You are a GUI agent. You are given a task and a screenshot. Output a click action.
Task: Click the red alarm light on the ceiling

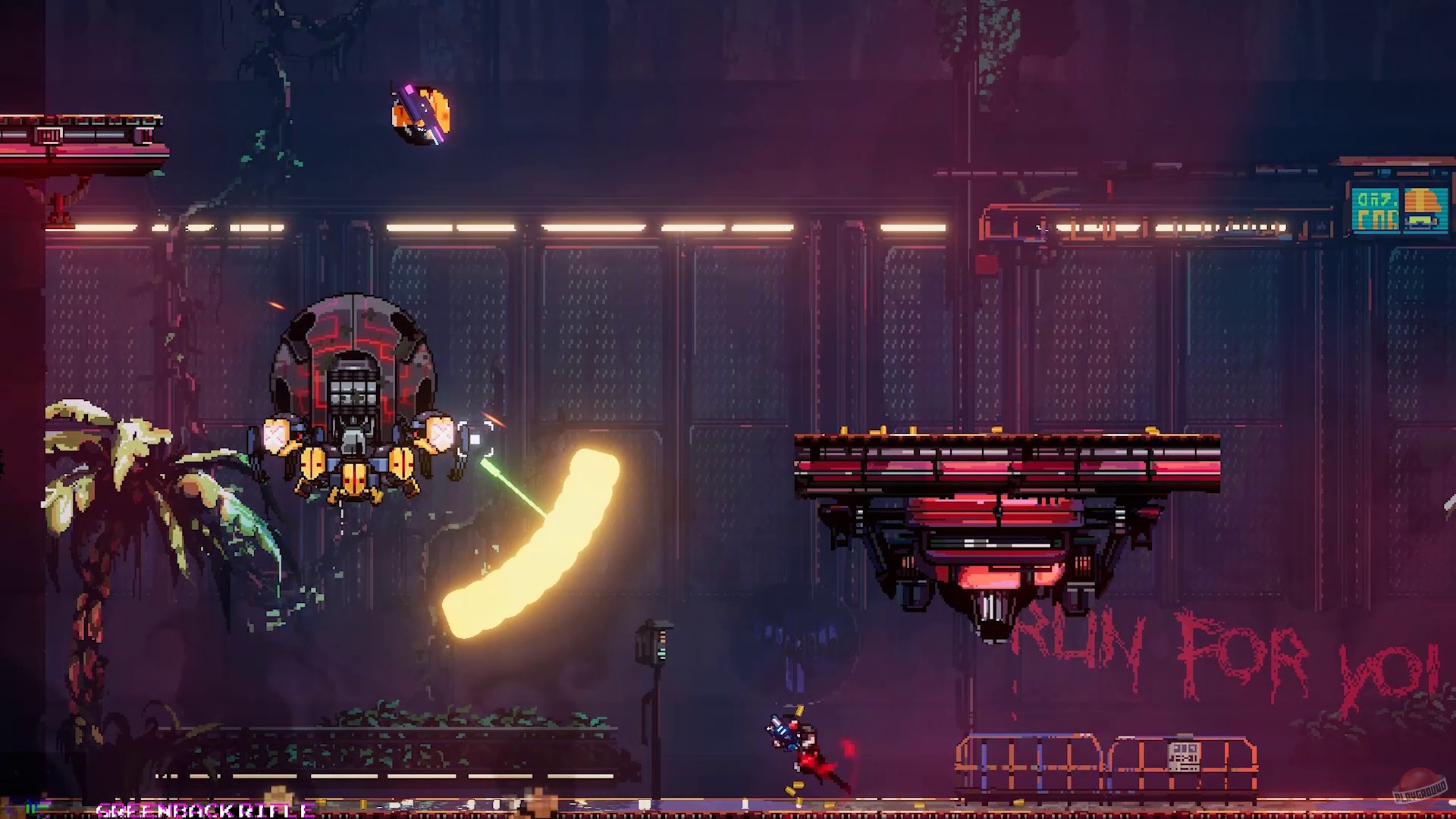pos(986,265)
